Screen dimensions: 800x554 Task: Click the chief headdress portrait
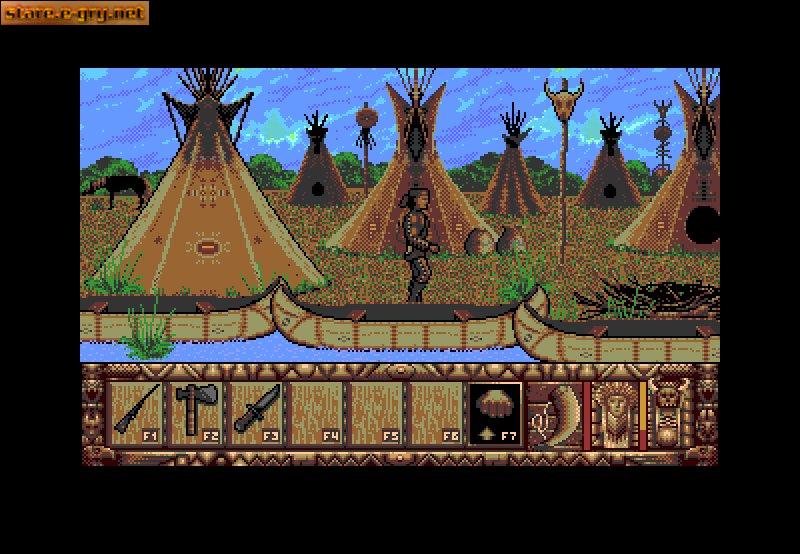[x=614, y=412]
